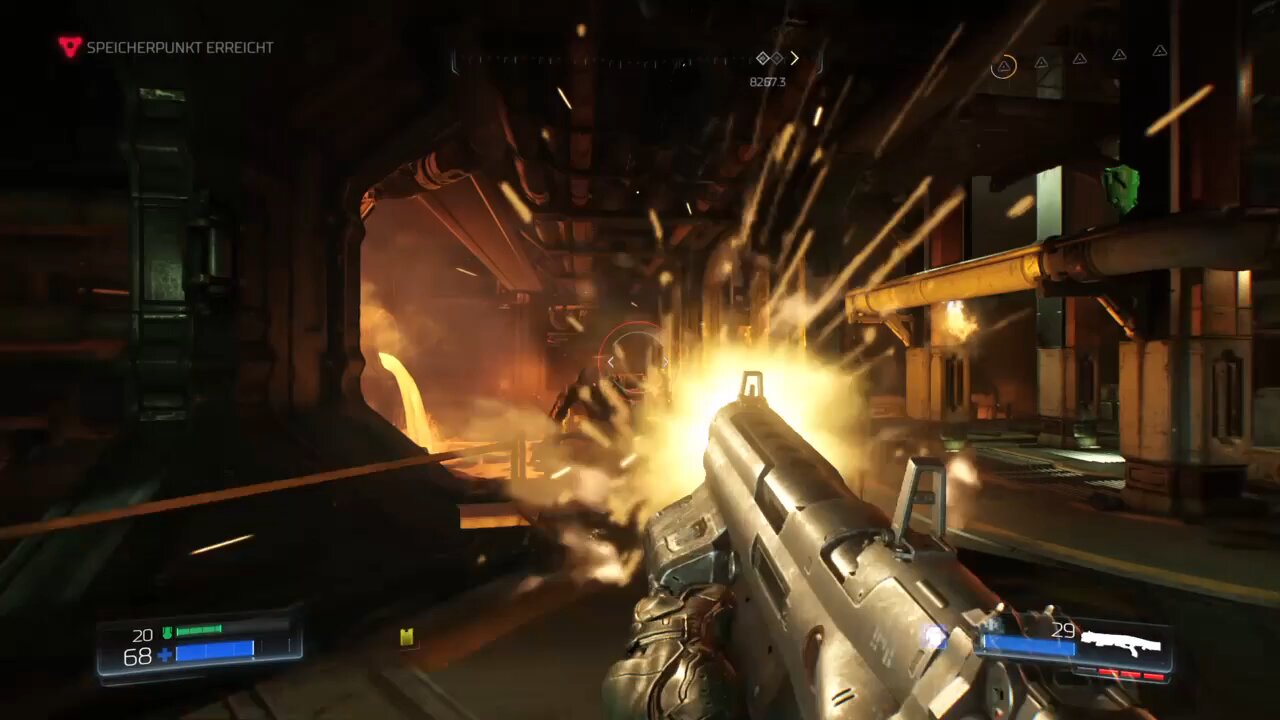Expand the compass with the right chevron arrow

click(795, 58)
